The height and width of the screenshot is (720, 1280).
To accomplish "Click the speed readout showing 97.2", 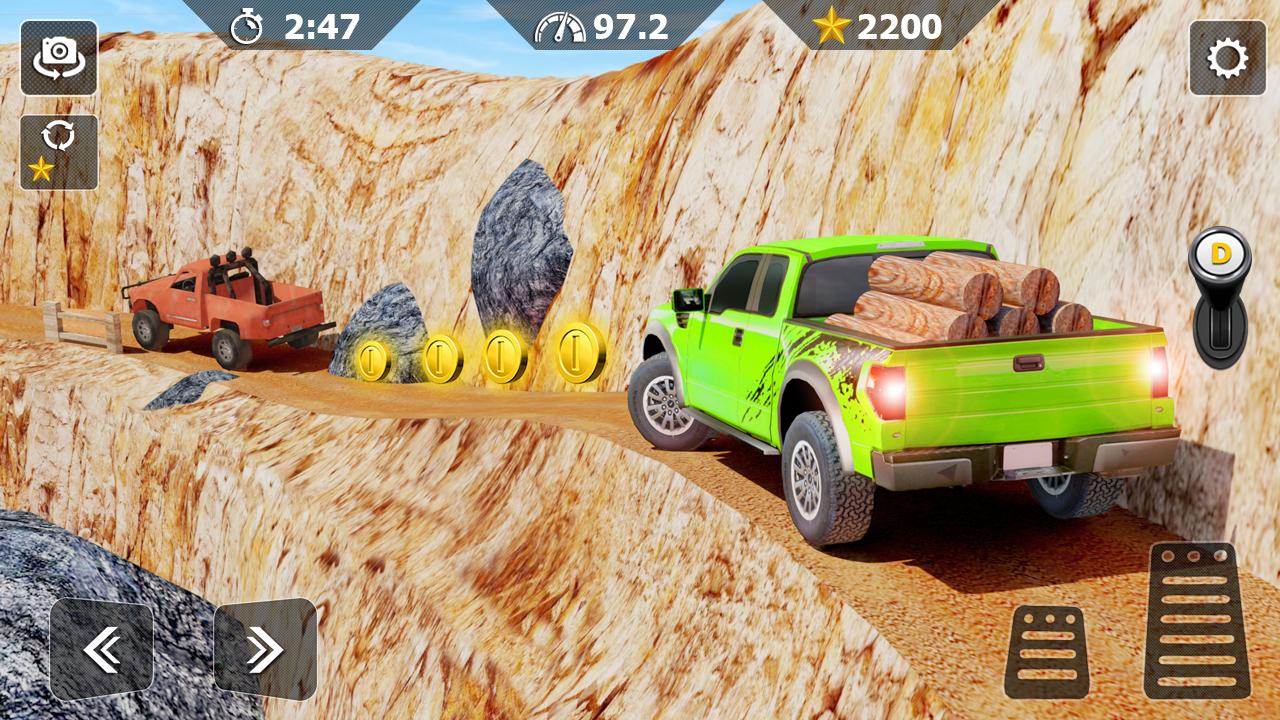I will (630, 26).
